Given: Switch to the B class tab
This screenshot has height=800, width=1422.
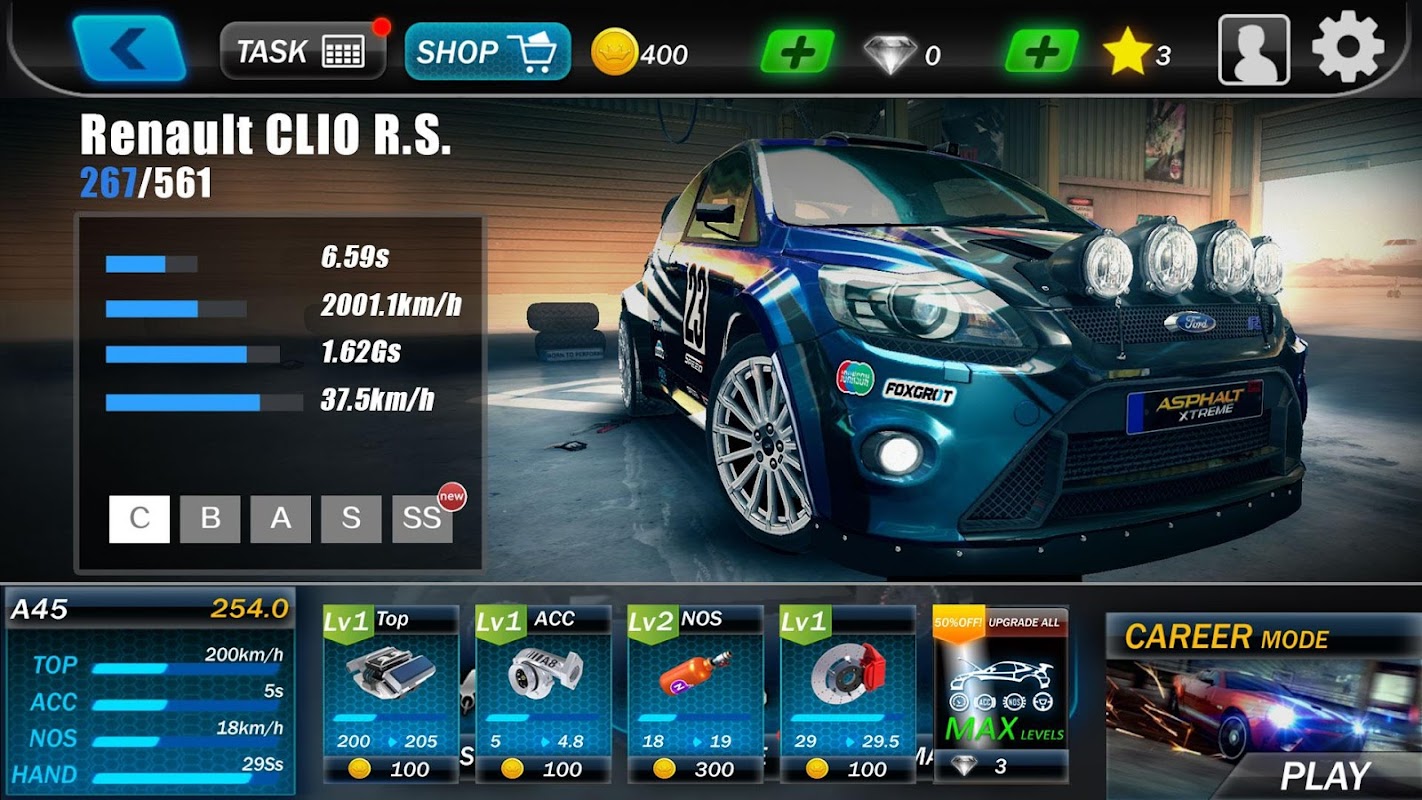Looking at the screenshot, I should tap(210, 519).
